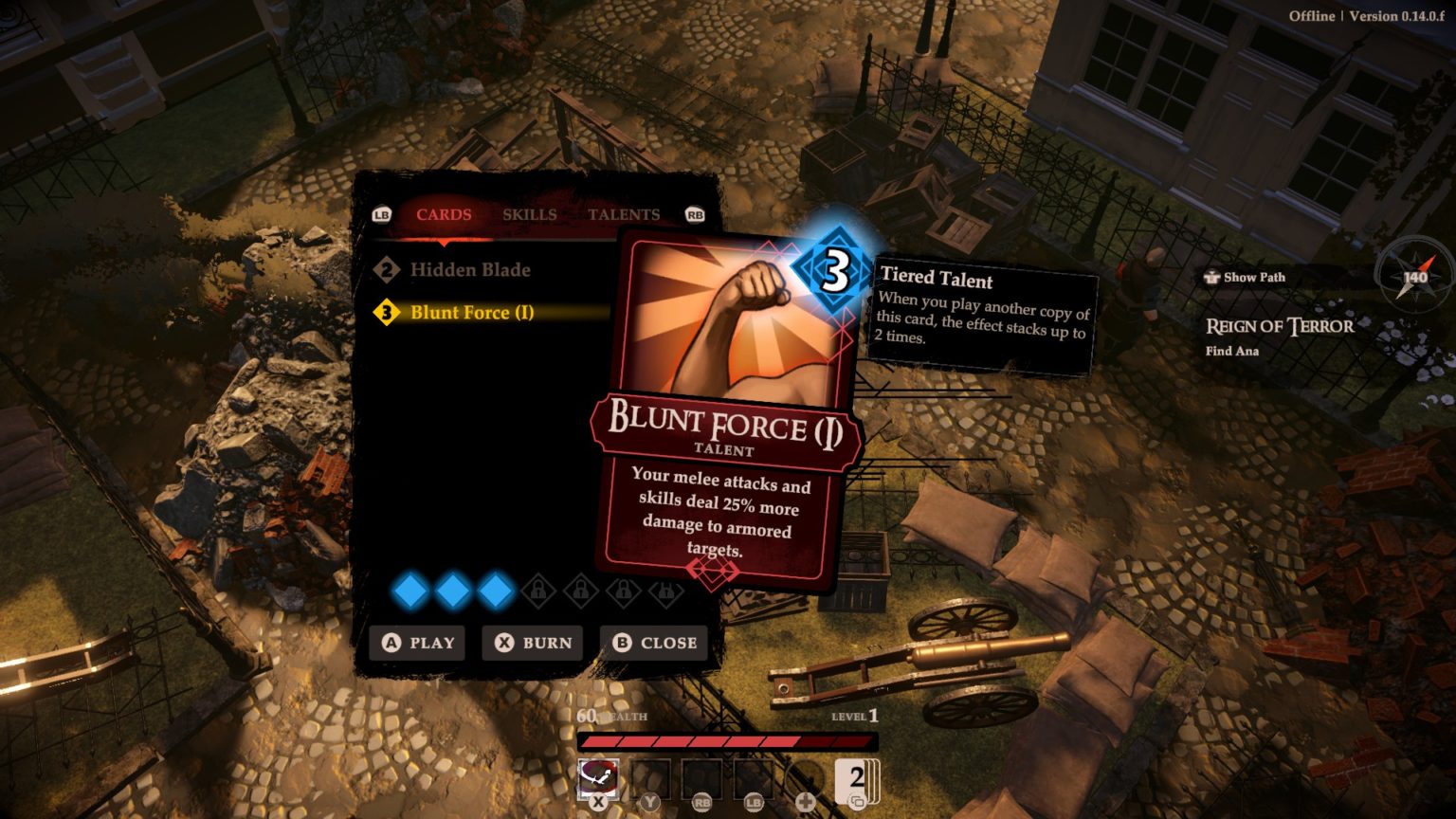Select the Hidden Blade card entry
The image size is (1456, 819).
469,270
